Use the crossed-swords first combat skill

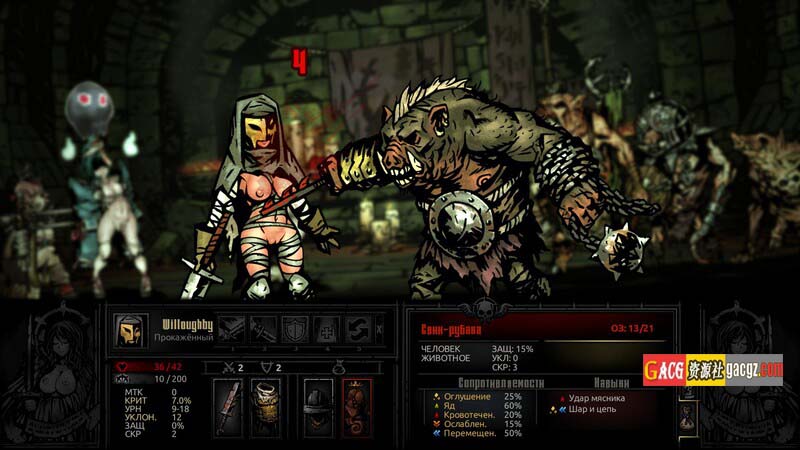tap(231, 329)
